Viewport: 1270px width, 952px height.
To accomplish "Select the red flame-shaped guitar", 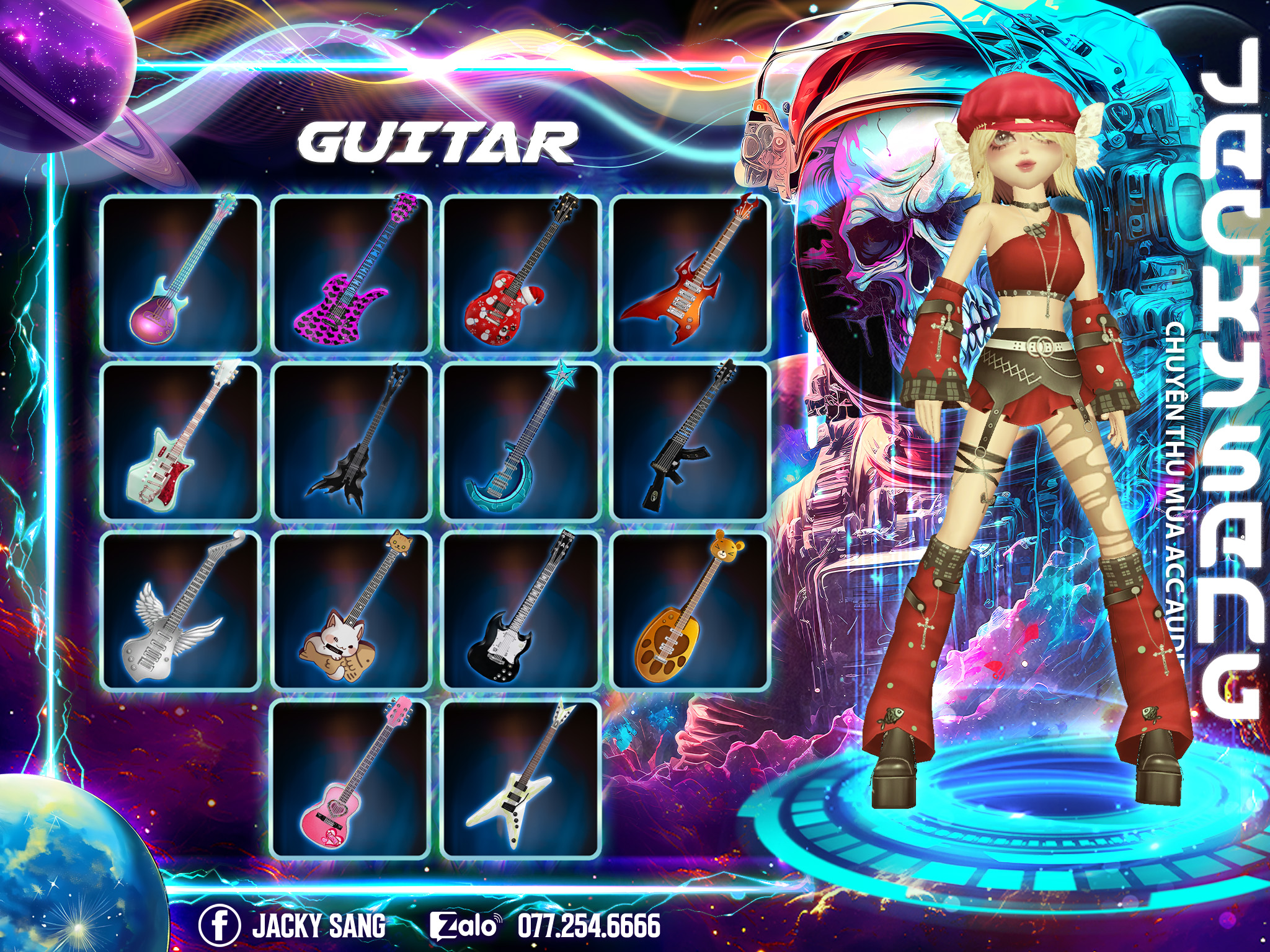I will (690, 275).
